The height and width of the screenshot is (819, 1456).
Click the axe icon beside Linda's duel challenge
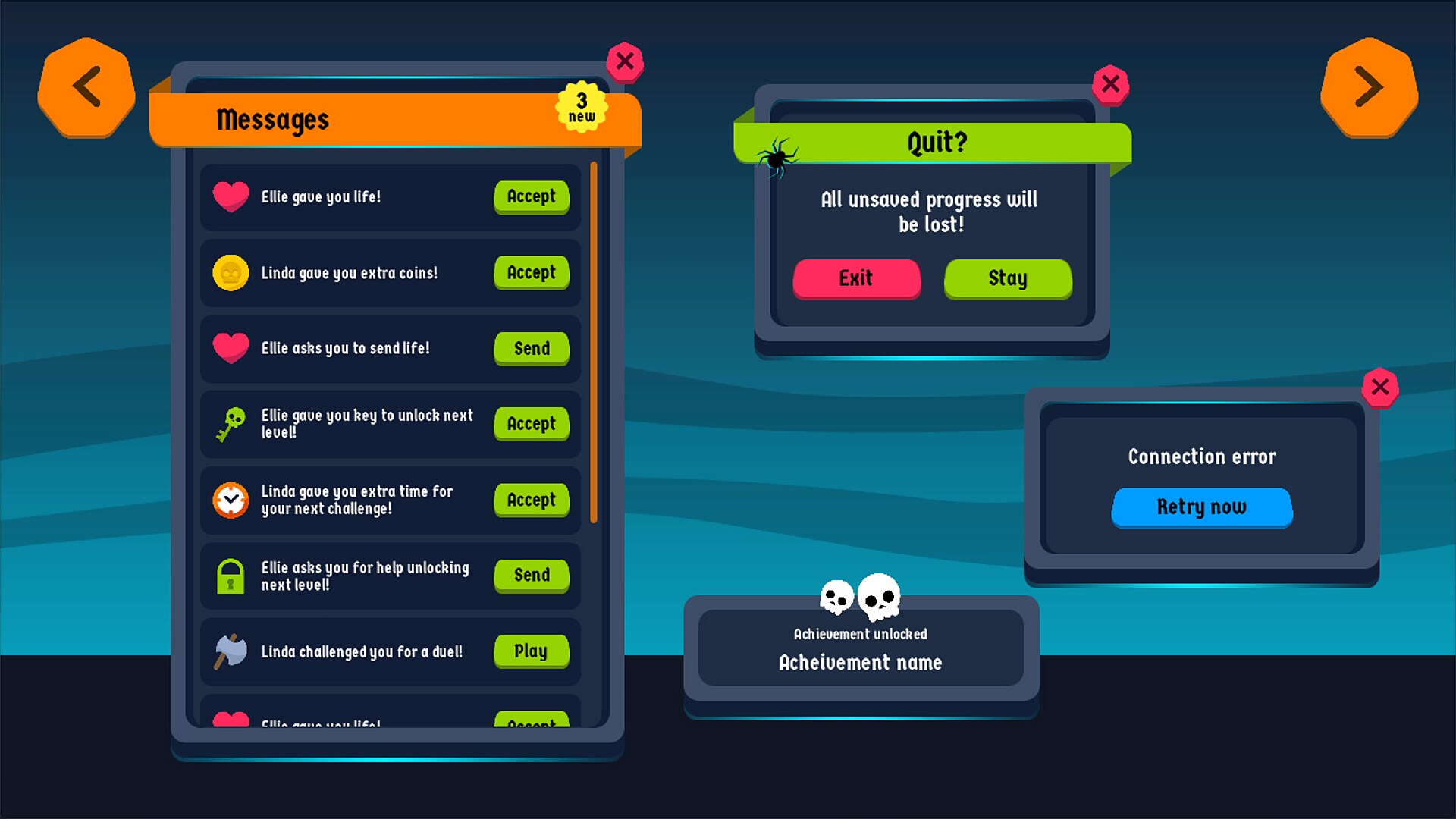point(231,651)
